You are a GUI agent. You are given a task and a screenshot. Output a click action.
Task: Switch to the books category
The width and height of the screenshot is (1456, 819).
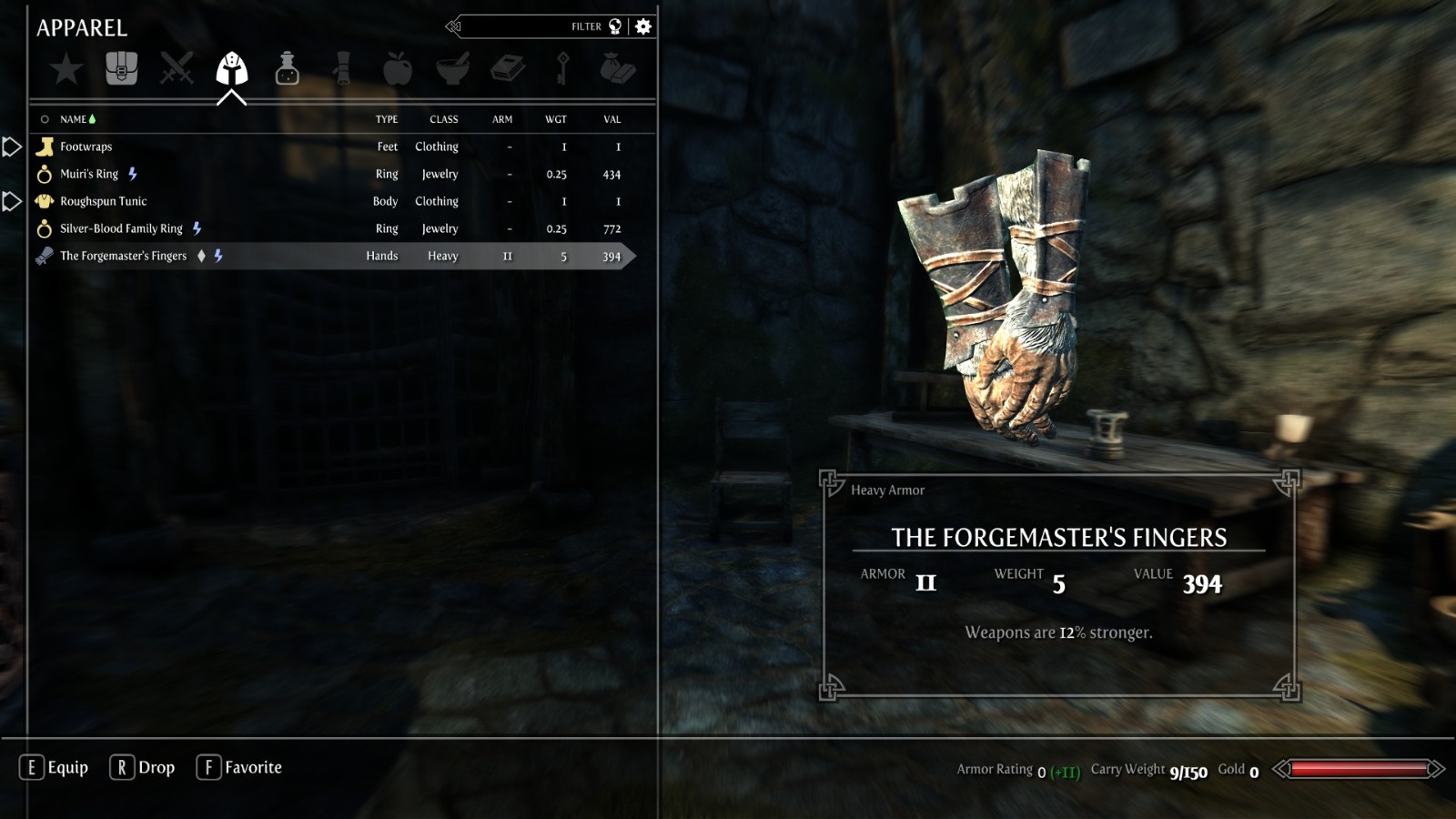pyautogui.click(x=508, y=69)
